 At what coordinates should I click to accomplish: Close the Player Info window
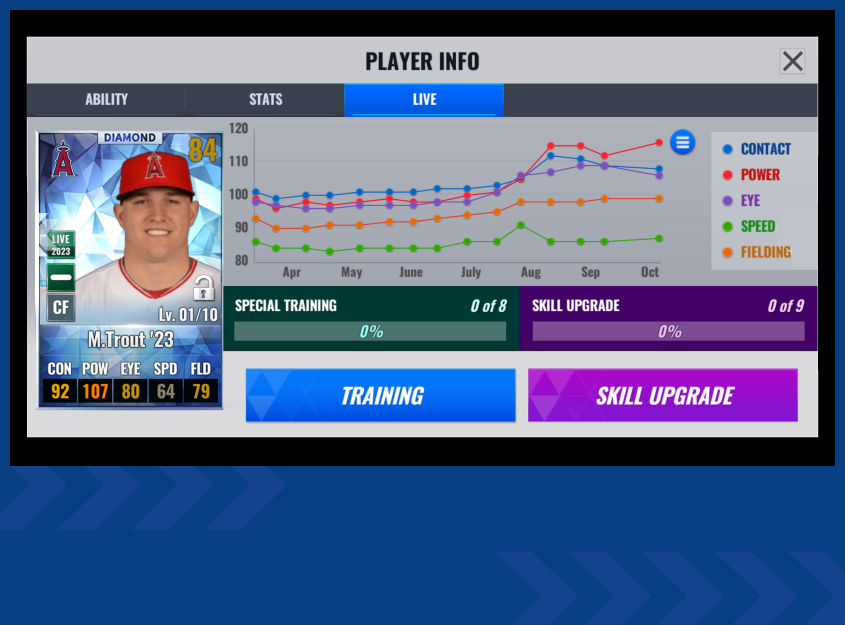click(792, 61)
